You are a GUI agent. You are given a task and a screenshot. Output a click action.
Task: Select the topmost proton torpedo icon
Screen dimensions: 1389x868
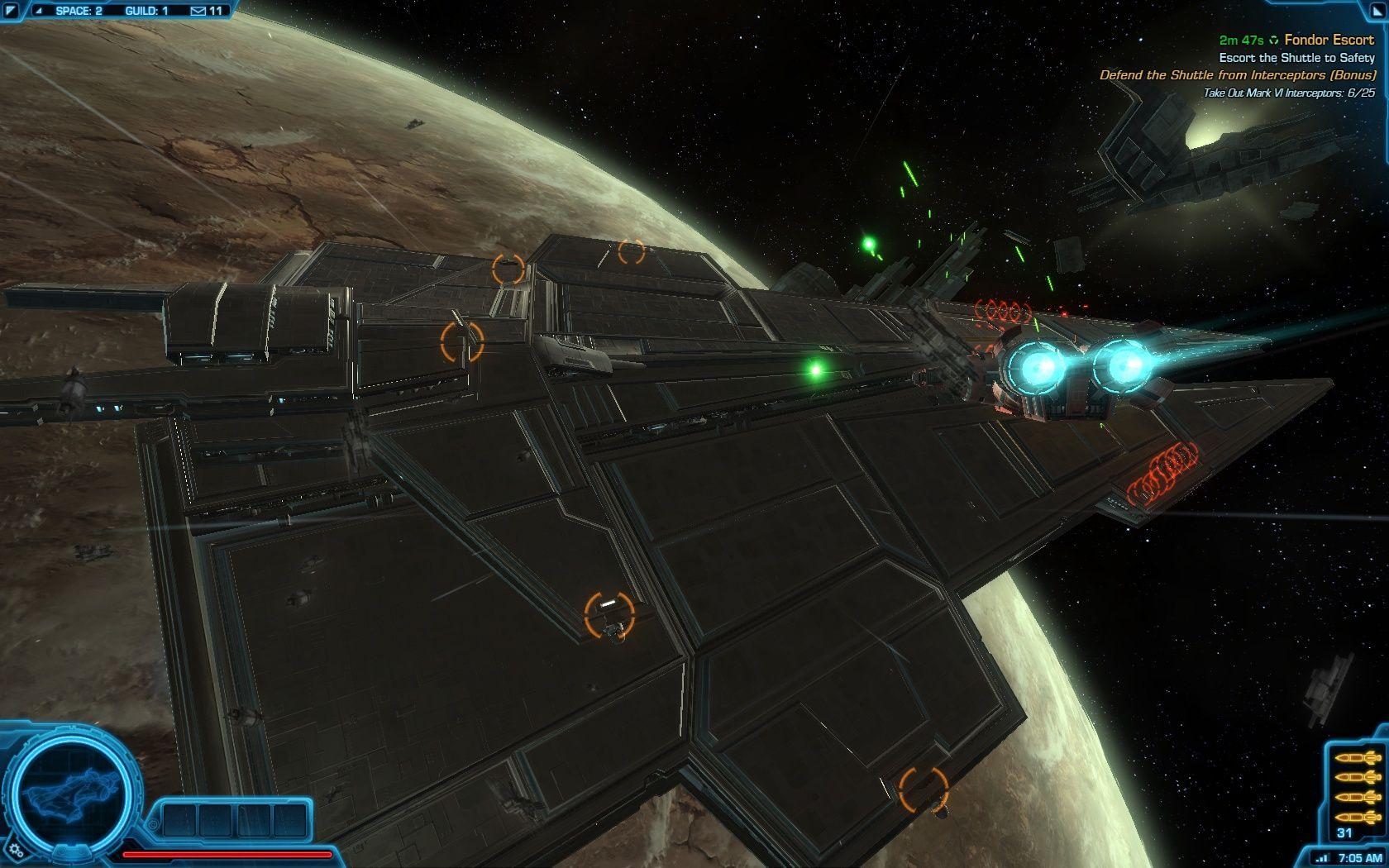point(1358,757)
